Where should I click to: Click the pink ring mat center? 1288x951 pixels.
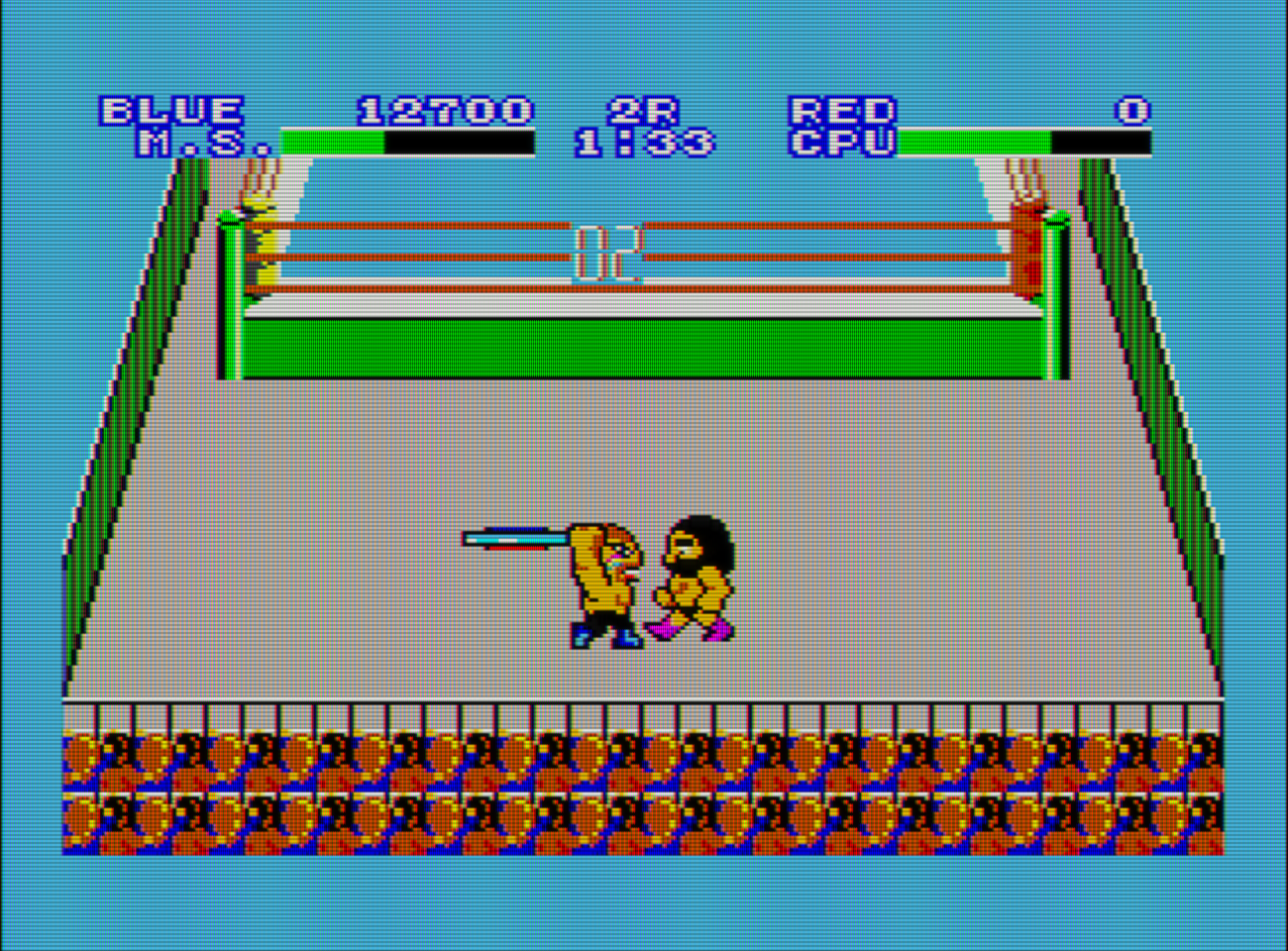644,475
